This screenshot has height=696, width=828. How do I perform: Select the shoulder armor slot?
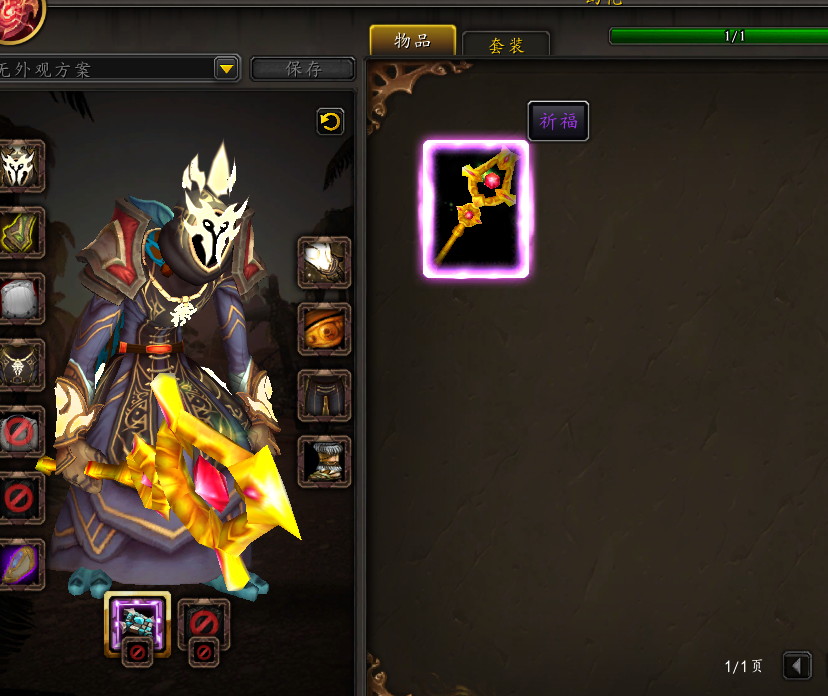click(20, 232)
